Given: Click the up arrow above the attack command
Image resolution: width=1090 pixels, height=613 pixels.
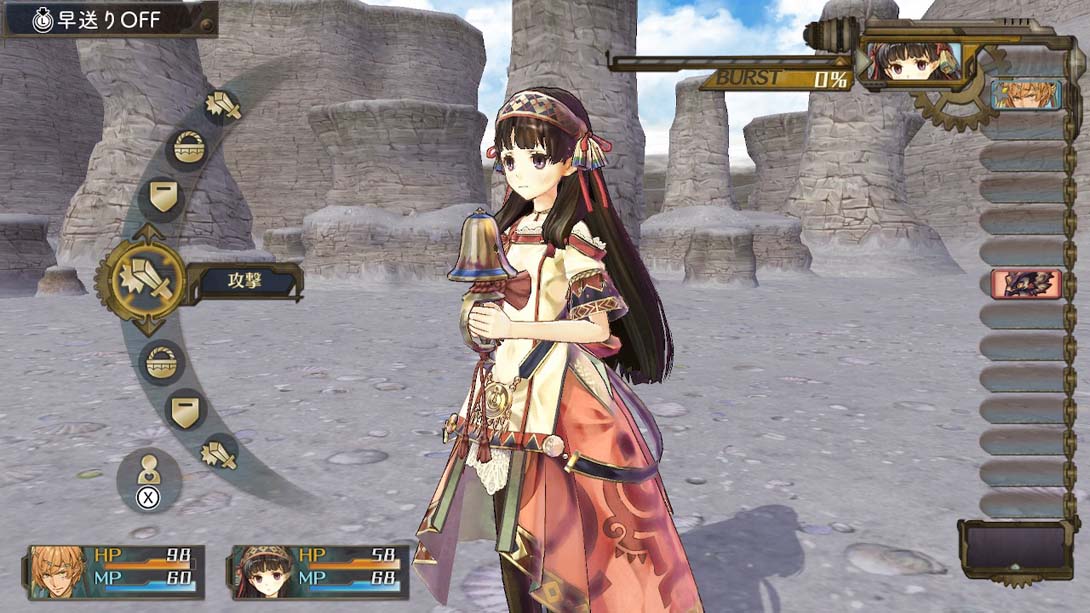Looking at the screenshot, I should pos(148,233).
